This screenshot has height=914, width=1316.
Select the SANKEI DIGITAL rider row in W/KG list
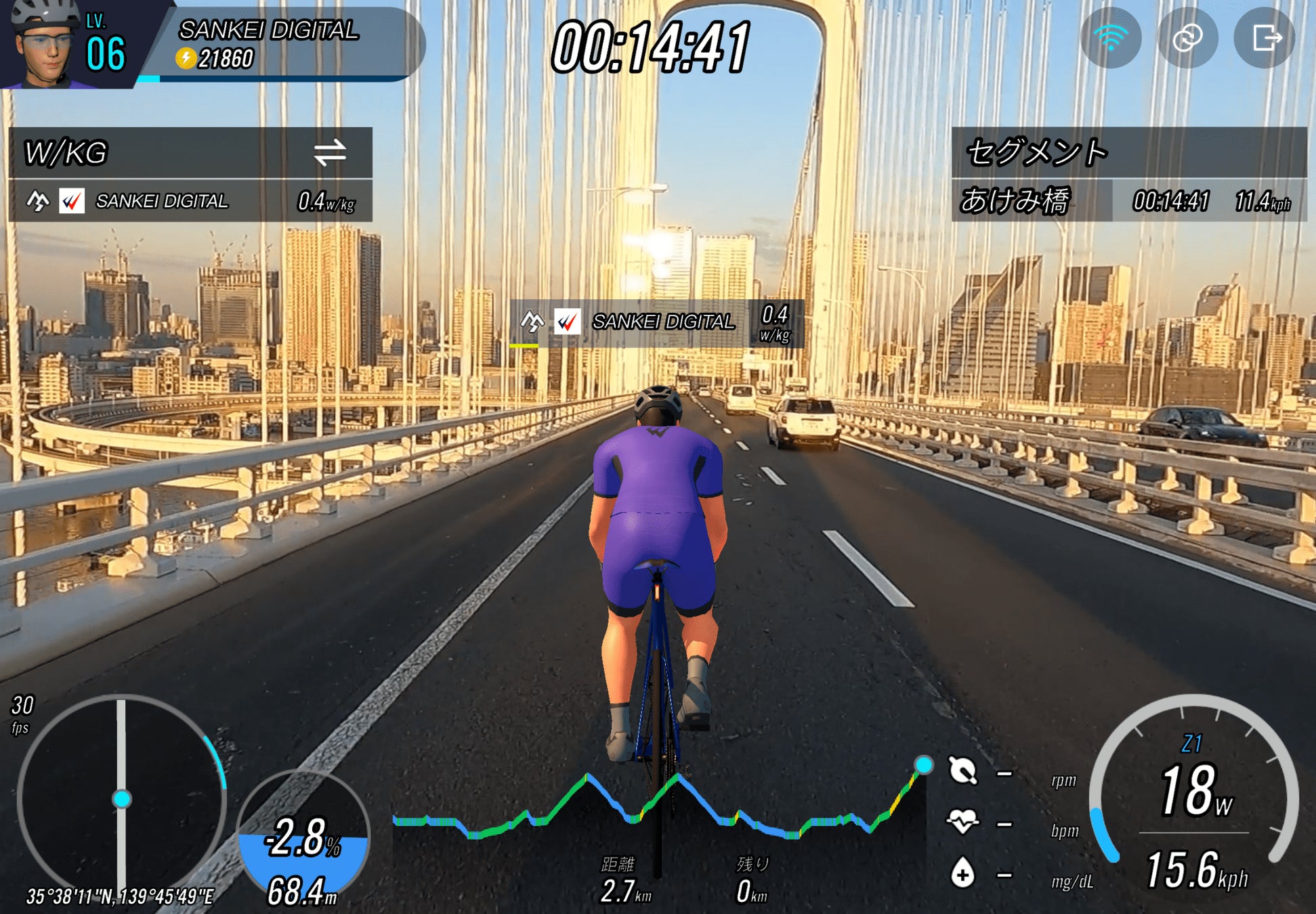click(x=190, y=201)
